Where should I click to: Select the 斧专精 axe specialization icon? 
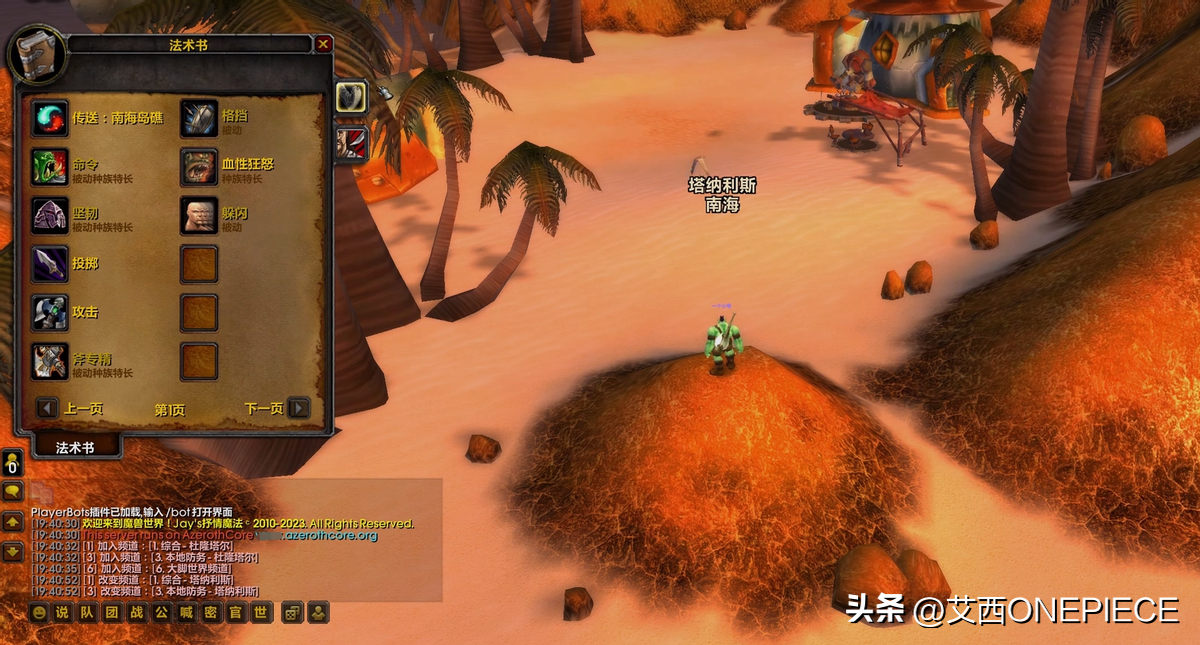pos(50,362)
